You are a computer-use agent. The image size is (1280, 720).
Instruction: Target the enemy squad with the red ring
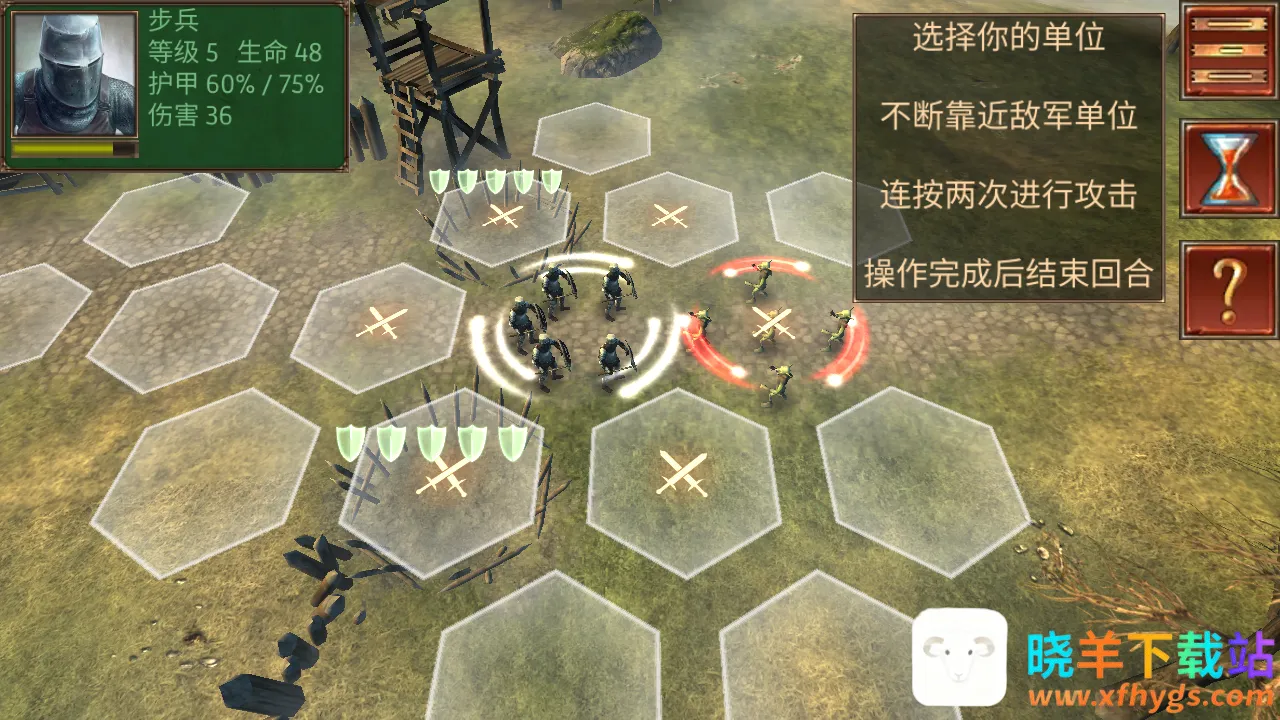[x=773, y=324]
